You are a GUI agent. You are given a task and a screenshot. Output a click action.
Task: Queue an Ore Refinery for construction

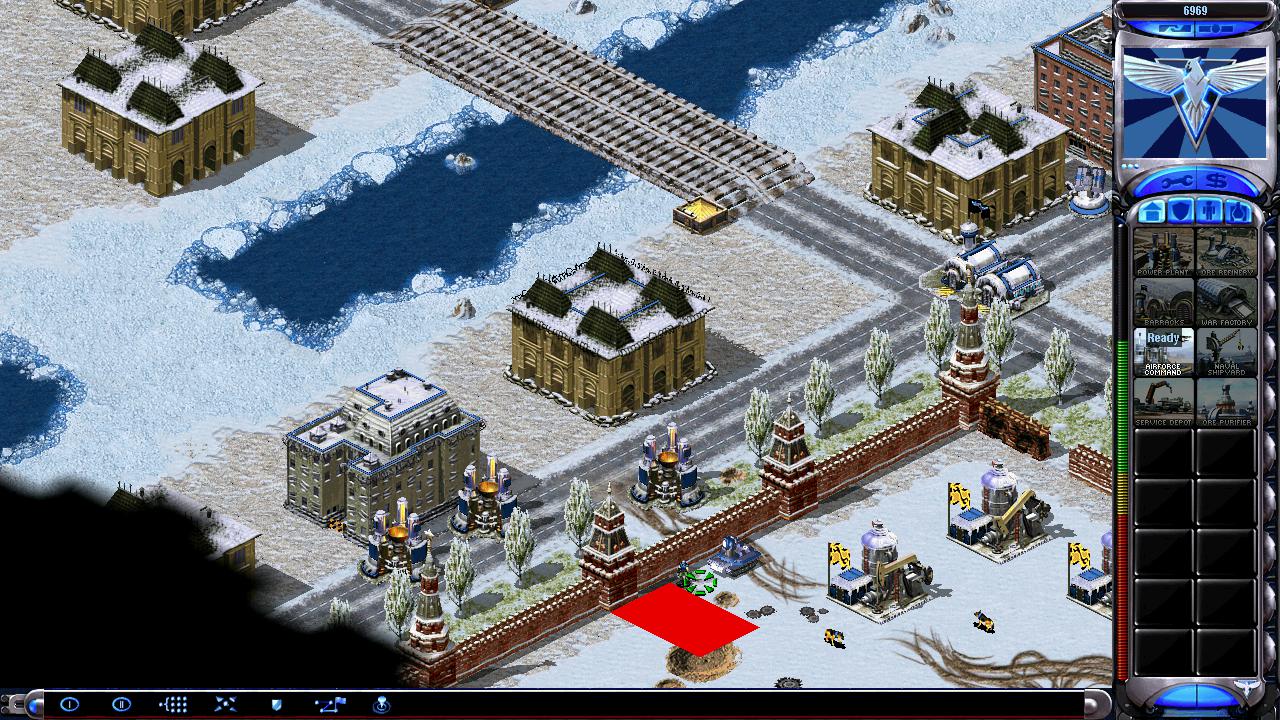coord(1226,251)
